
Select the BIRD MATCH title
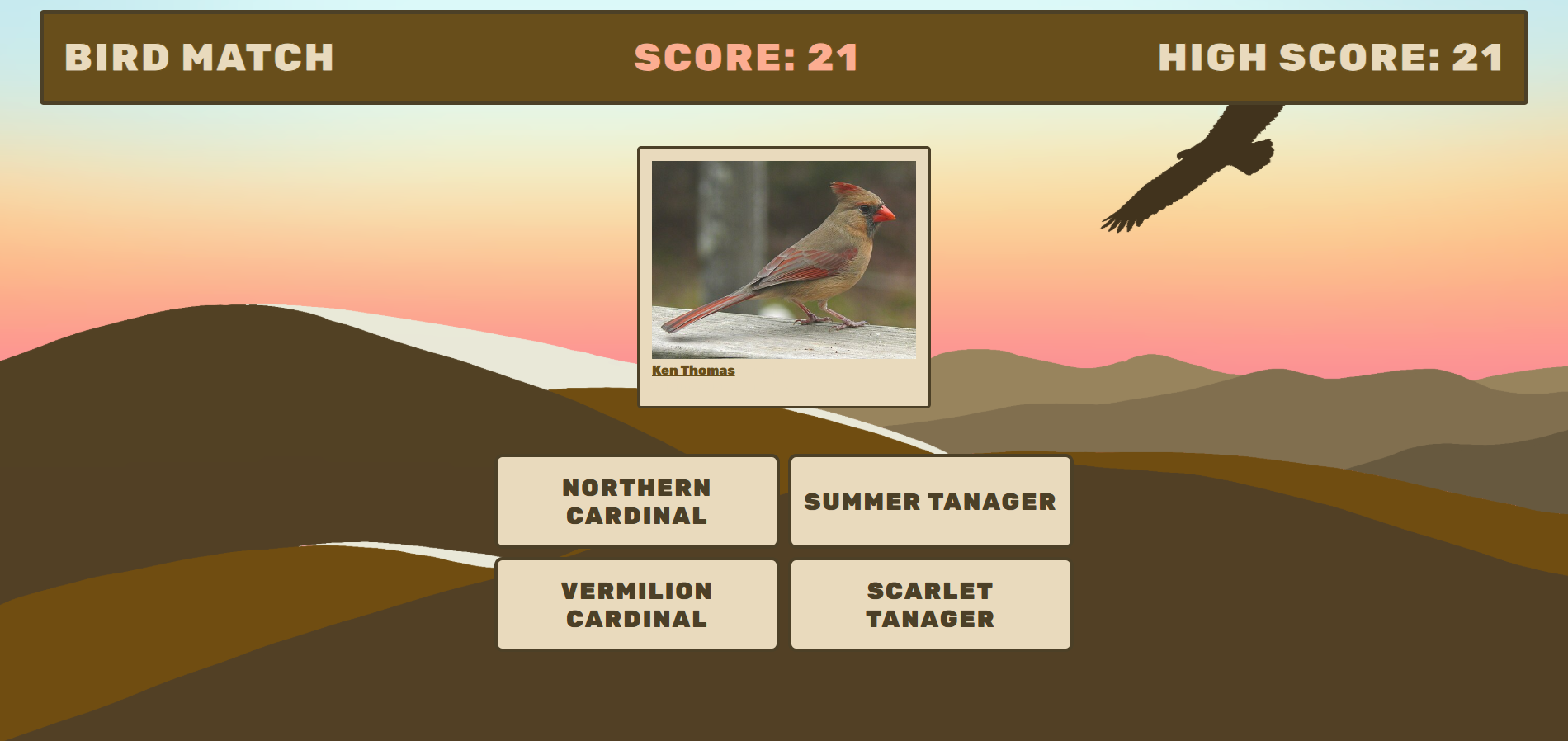[x=200, y=58]
